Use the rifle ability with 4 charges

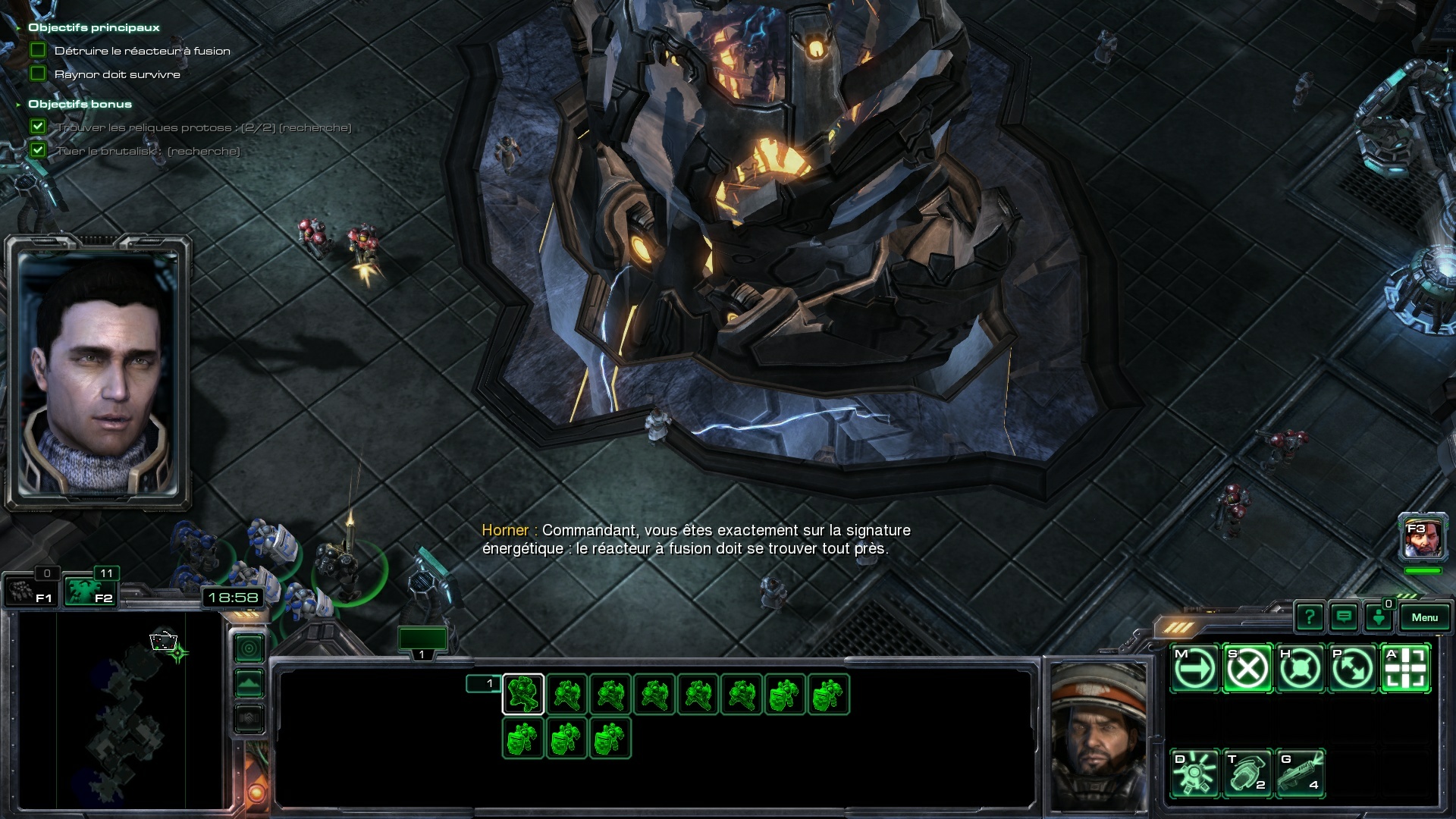coord(1301,773)
